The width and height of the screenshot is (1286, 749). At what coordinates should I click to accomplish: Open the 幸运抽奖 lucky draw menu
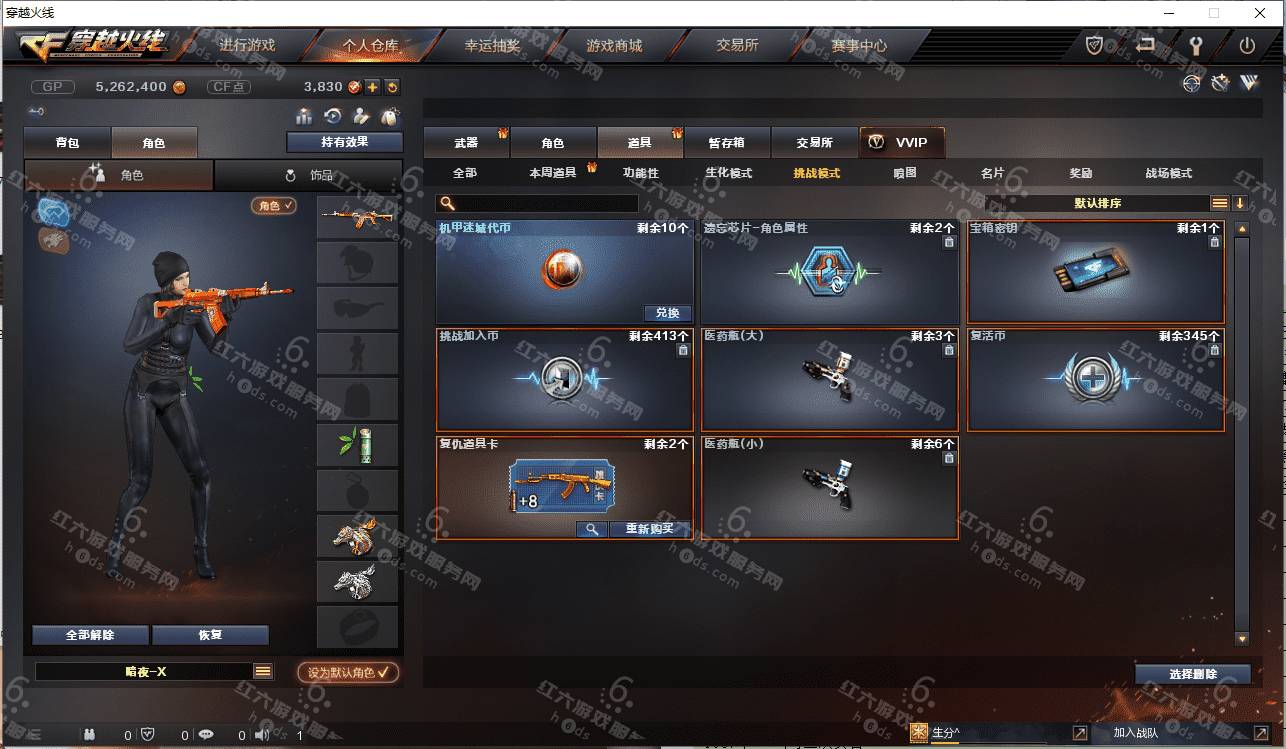[492, 46]
